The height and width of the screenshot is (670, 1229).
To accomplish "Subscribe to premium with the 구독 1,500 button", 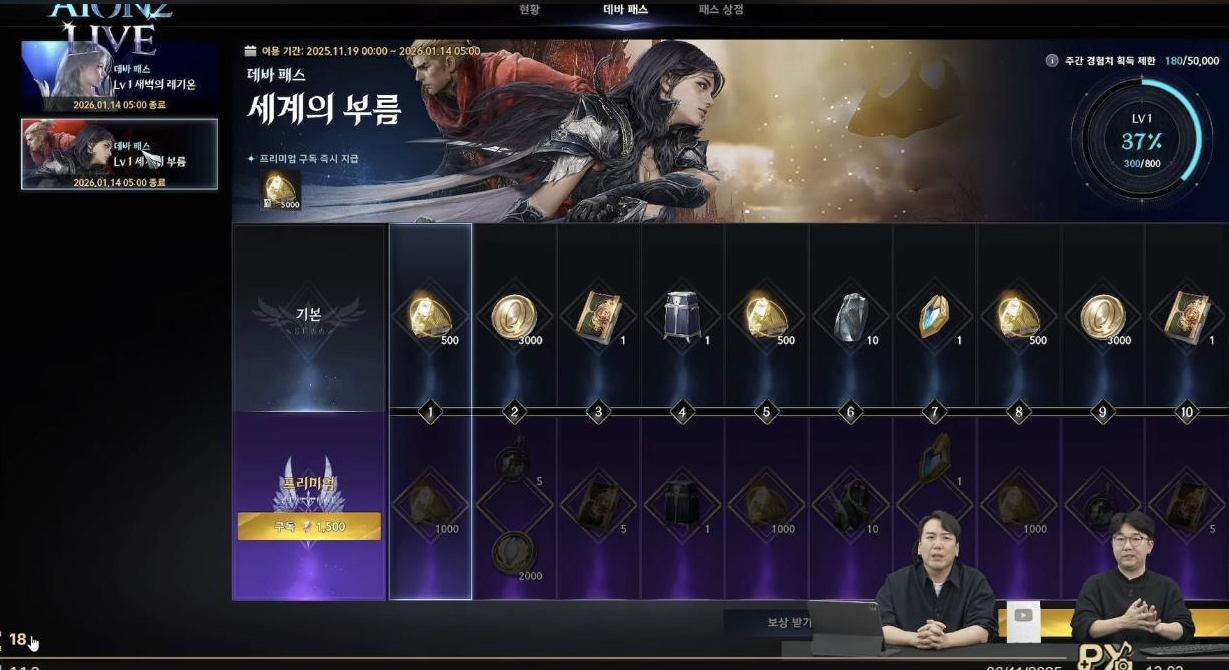I will (x=309, y=526).
